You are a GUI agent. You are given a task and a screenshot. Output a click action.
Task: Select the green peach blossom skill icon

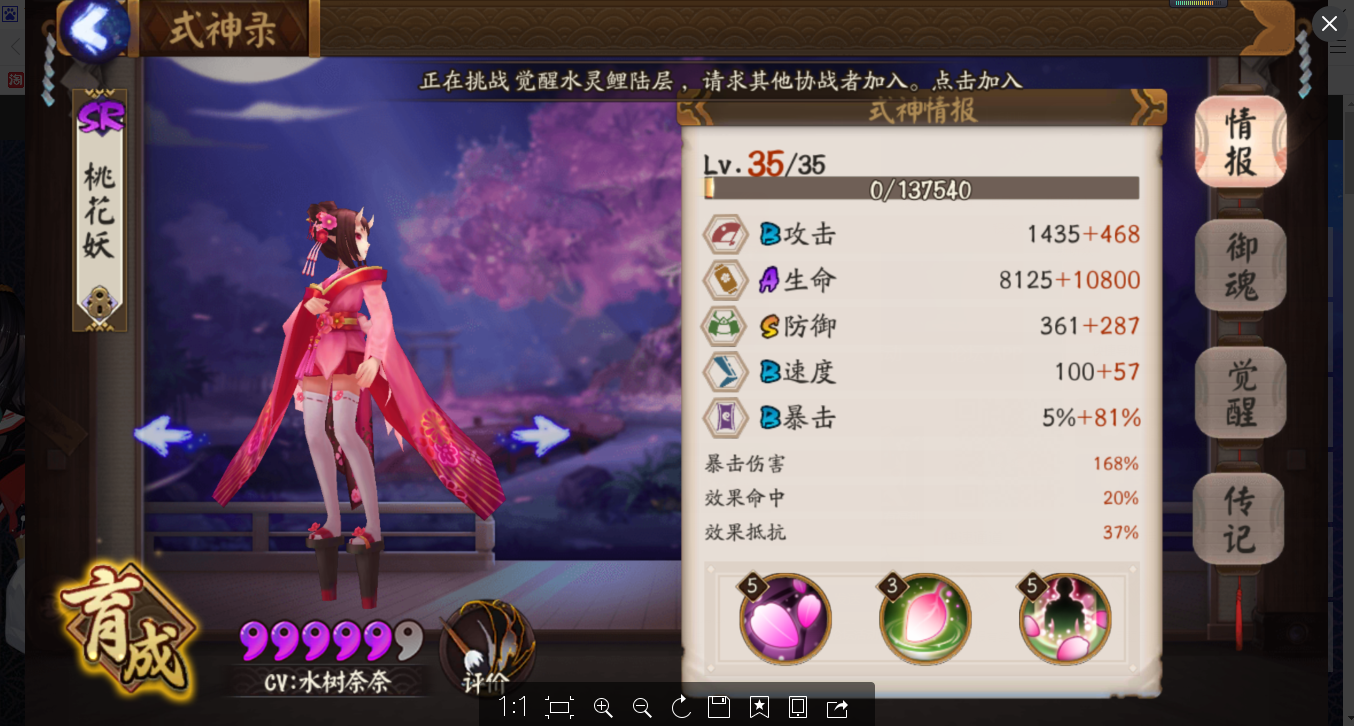[x=925, y=620]
